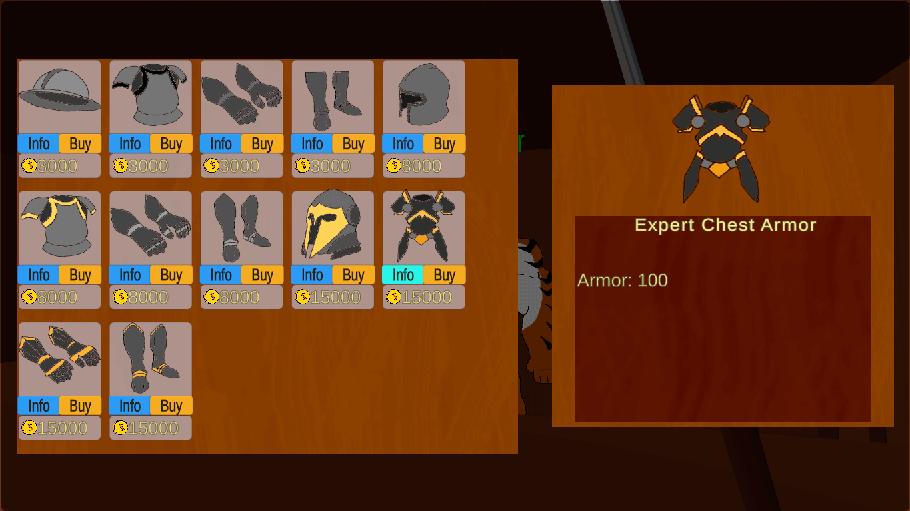Buy the black-and-gold gauntlets for 15000
Screen dimensions: 910x511
tap(80, 405)
